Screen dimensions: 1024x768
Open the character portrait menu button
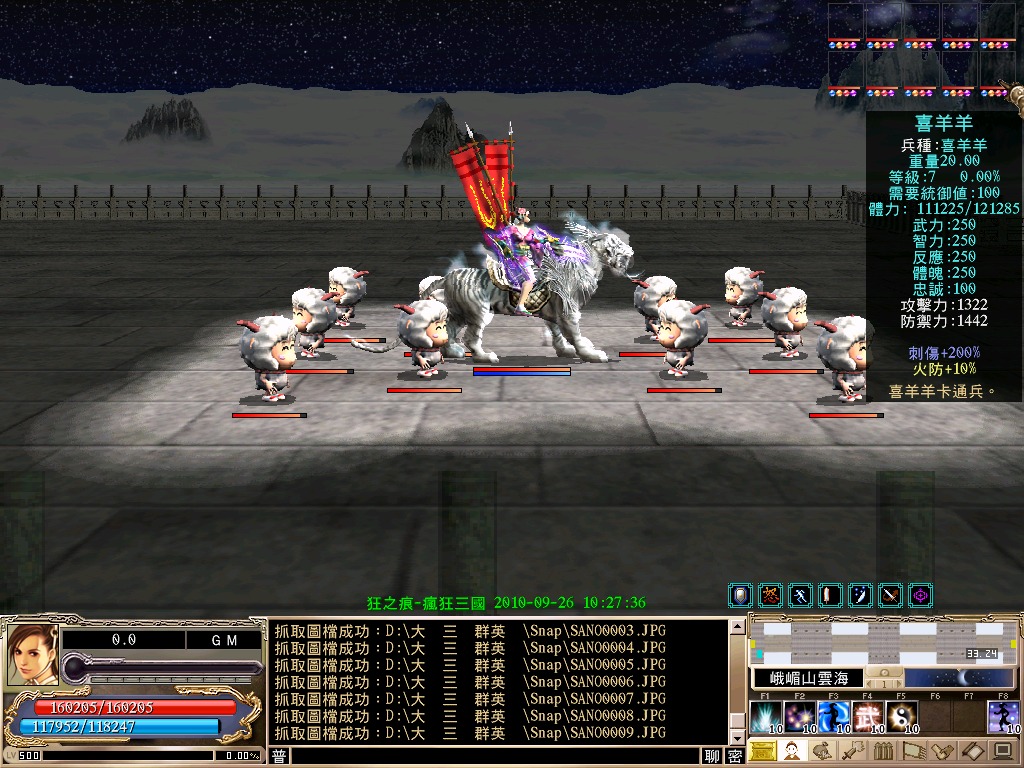click(792, 750)
